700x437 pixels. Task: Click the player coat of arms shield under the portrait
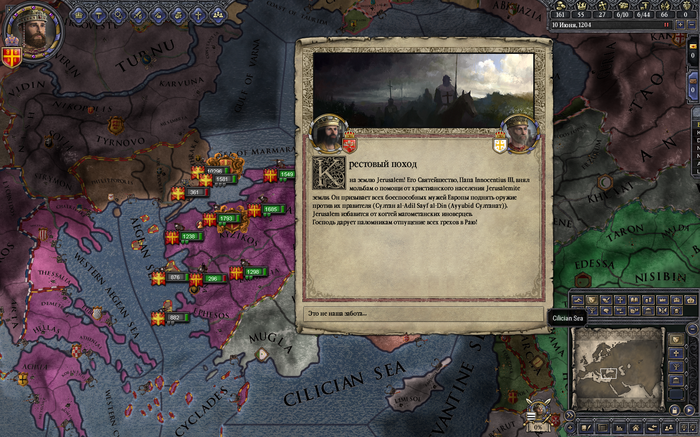pos(13,52)
